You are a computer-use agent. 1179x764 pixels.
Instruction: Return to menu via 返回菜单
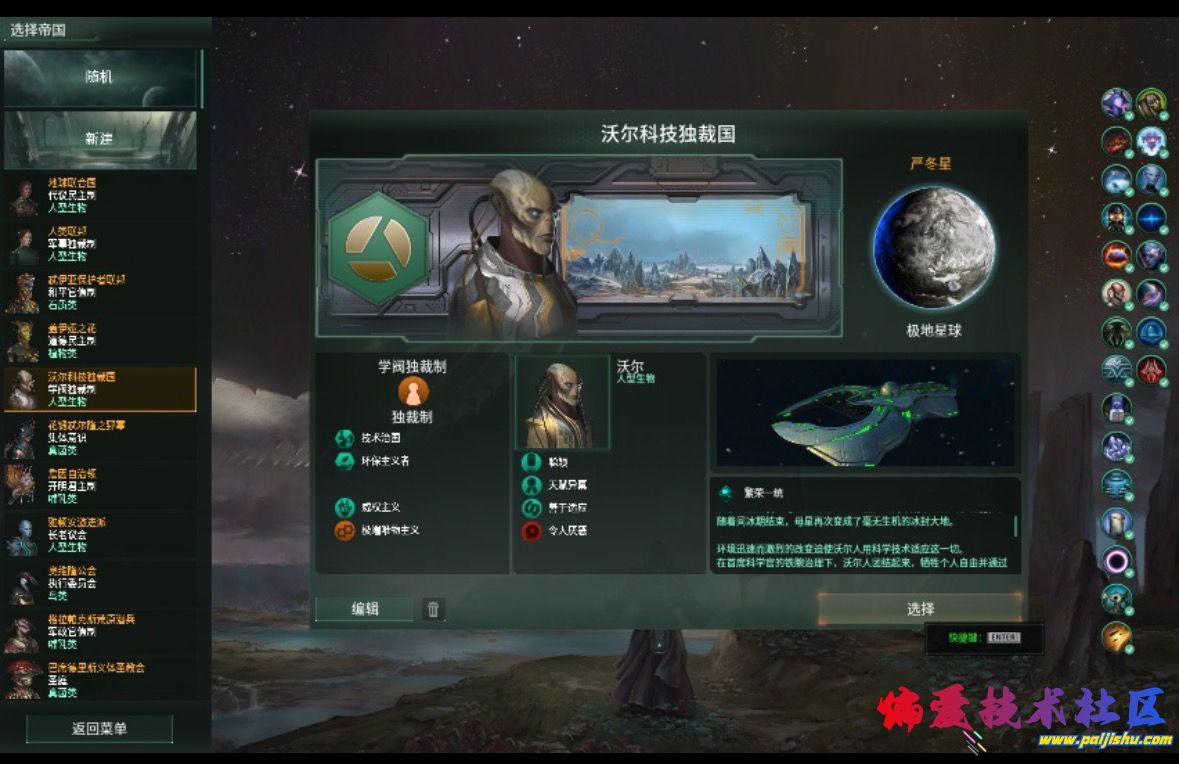(x=100, y=728)
